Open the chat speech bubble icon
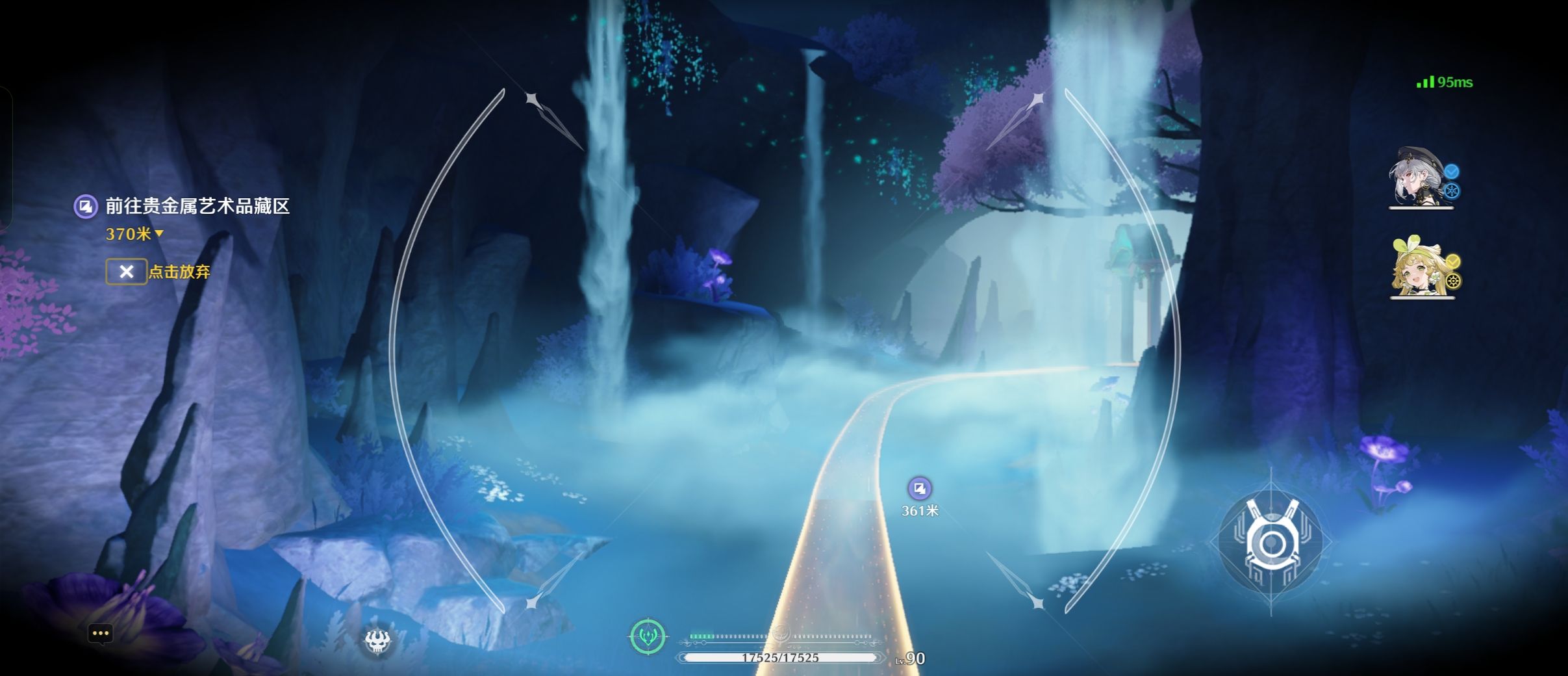1568x676 pixels. (x=100, y=633)
